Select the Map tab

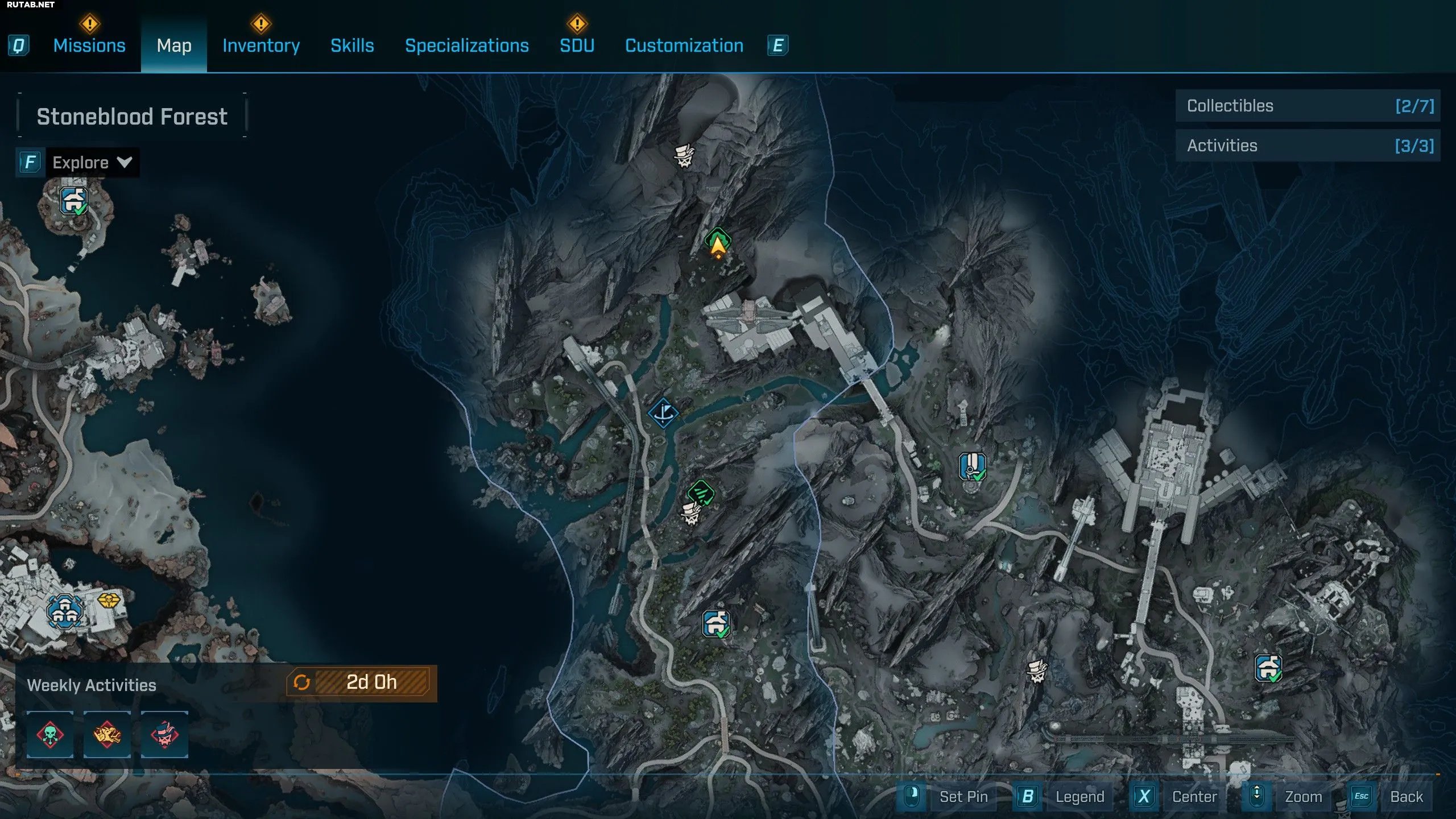(173, 45)
